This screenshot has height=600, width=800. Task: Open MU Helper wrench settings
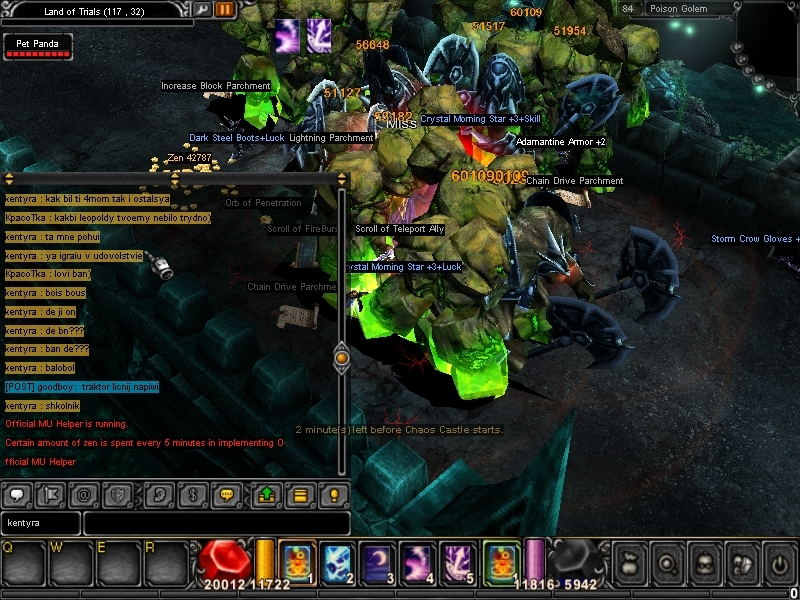(x=203, y=10)
